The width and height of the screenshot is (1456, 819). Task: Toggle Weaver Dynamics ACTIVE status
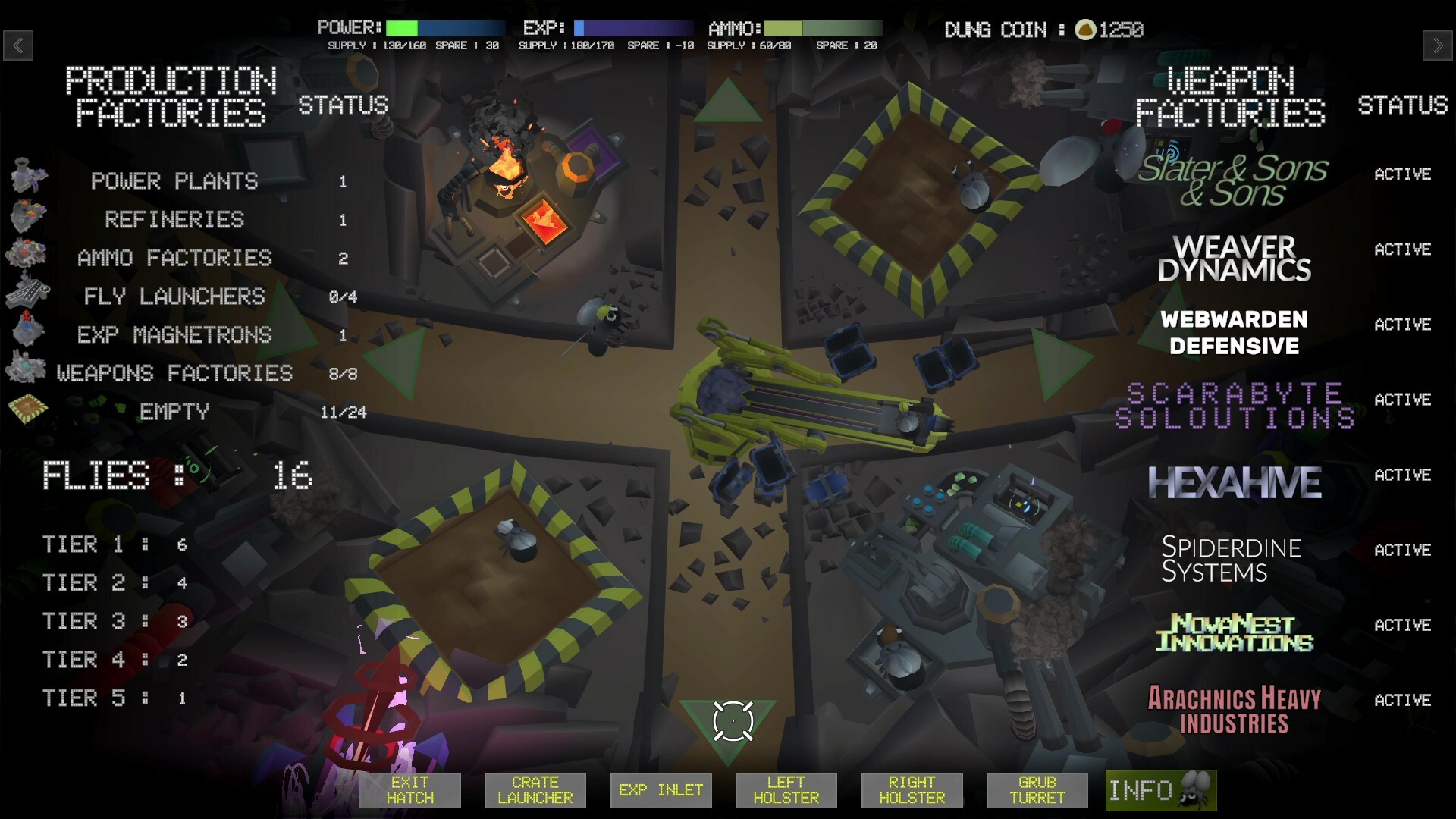coord(1403,249)
